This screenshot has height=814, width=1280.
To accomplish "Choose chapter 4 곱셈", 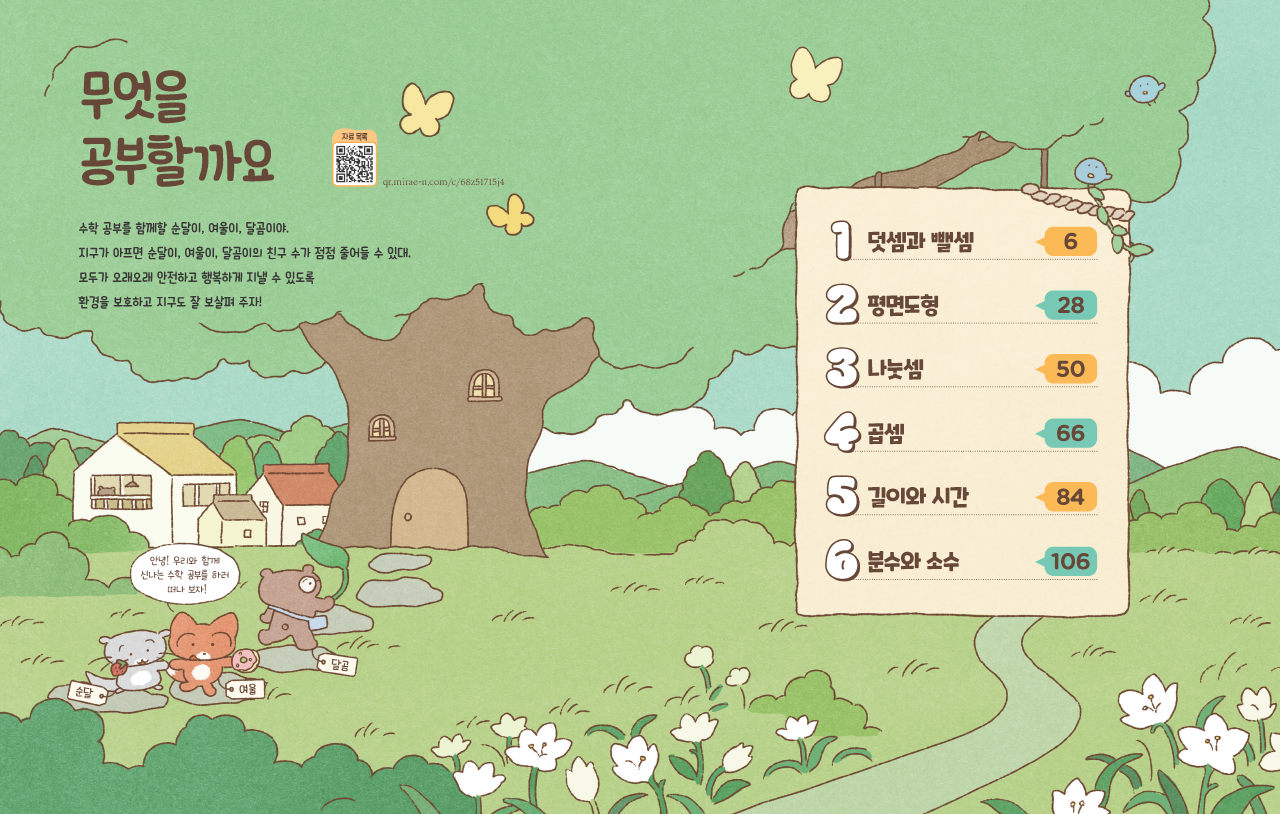I will click(886, 434).
